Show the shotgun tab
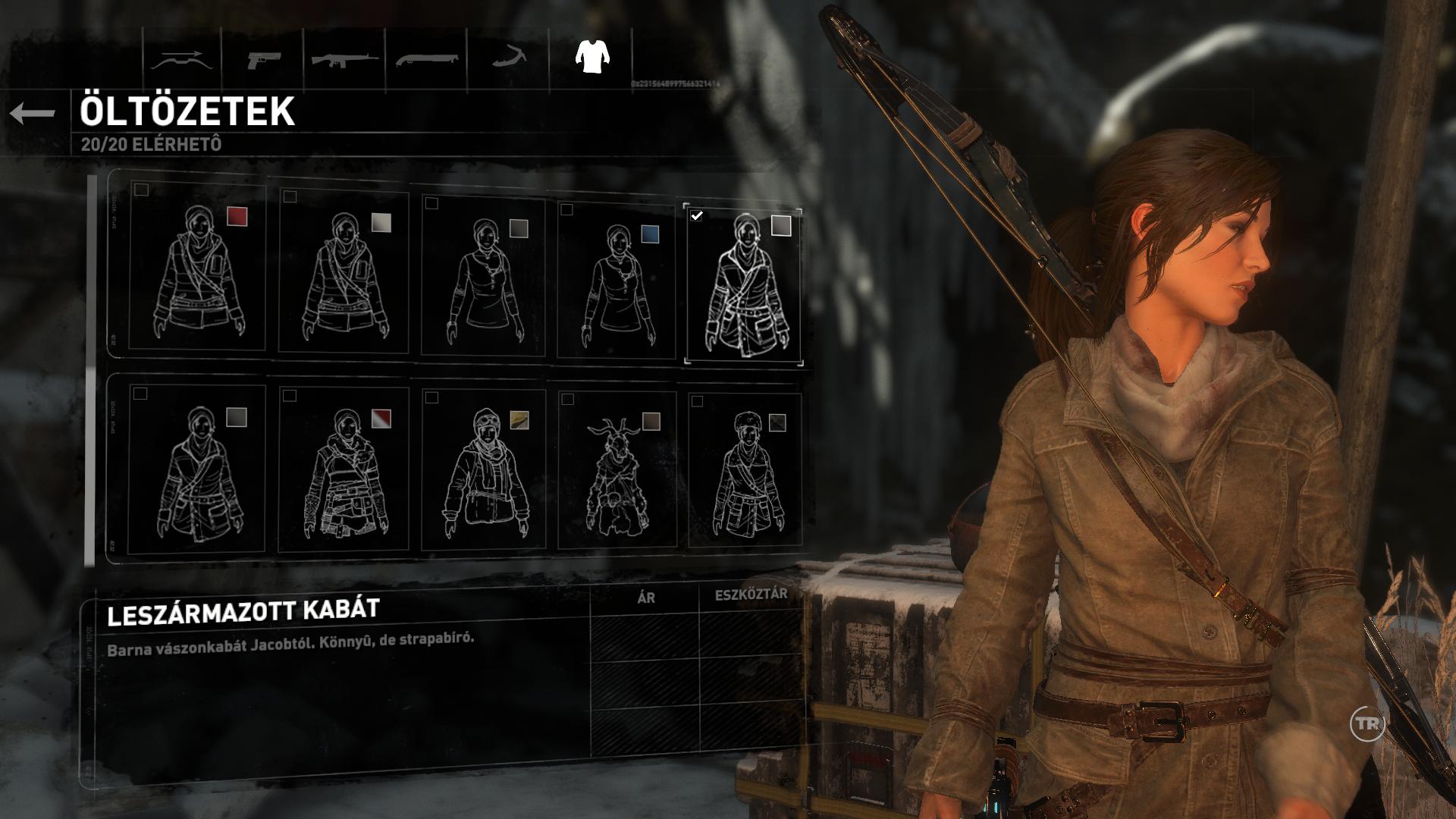The image size is (1456, 819). pyautogui.click(x=426, y=59)
